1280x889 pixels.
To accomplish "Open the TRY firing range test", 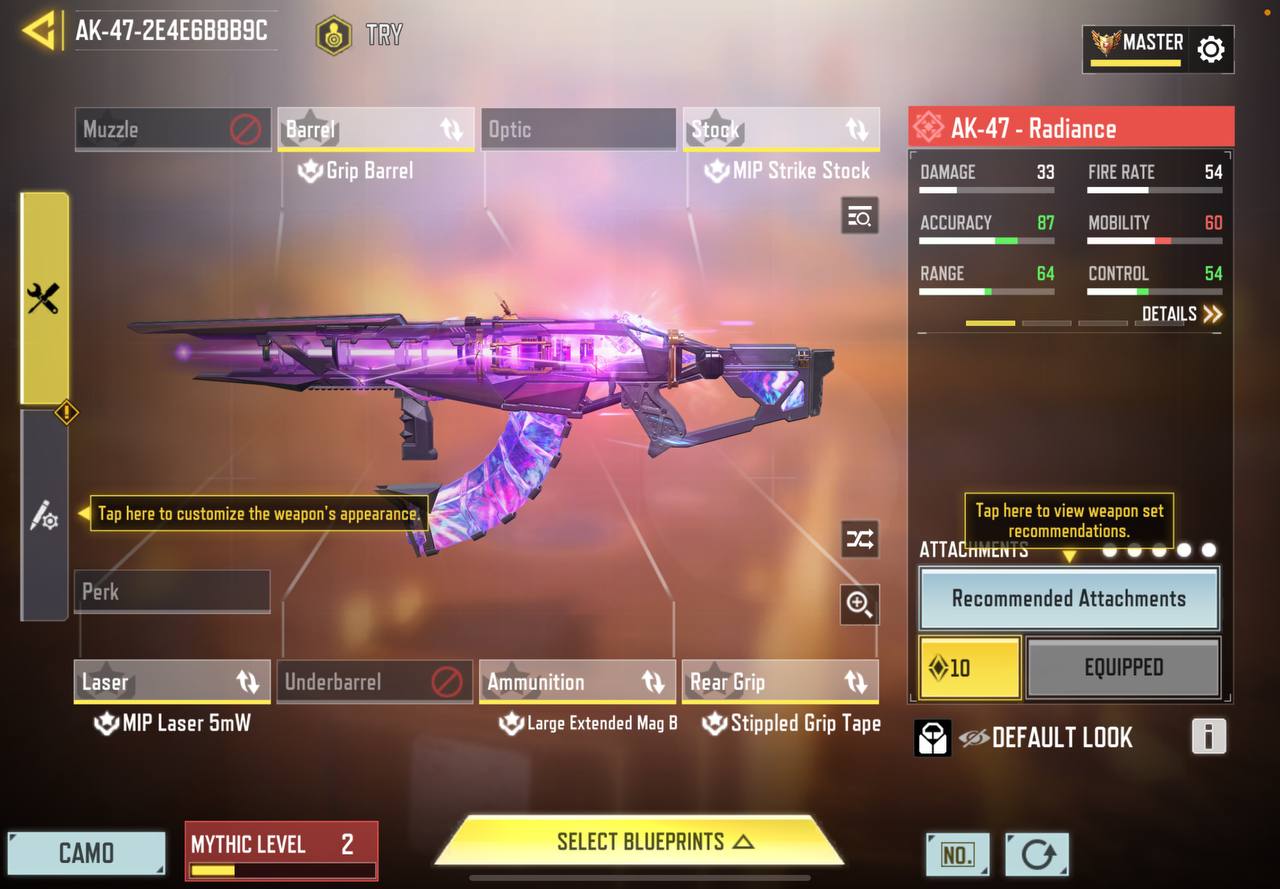I will [x=359, y=35].
